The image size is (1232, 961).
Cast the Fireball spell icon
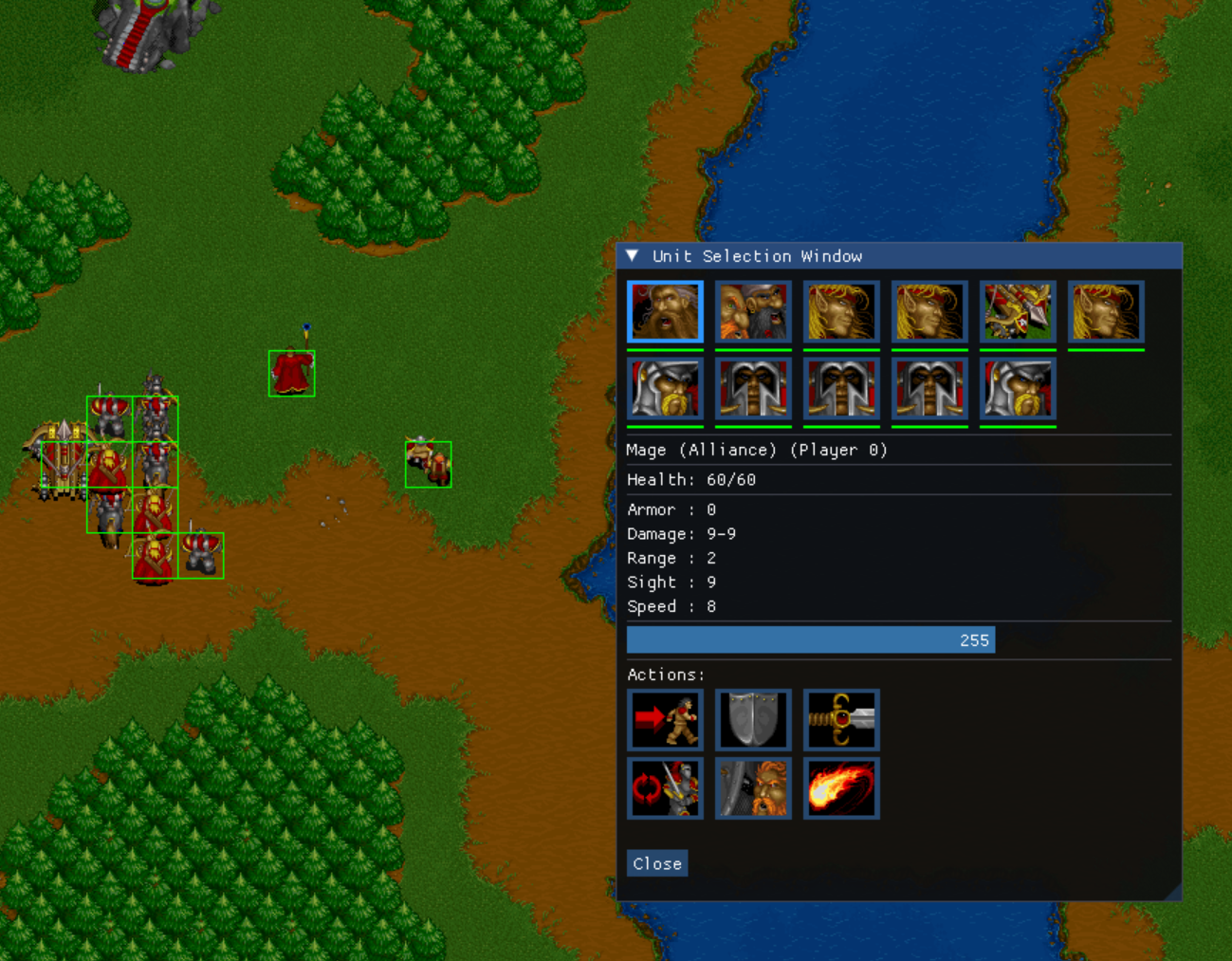[841, 788]
